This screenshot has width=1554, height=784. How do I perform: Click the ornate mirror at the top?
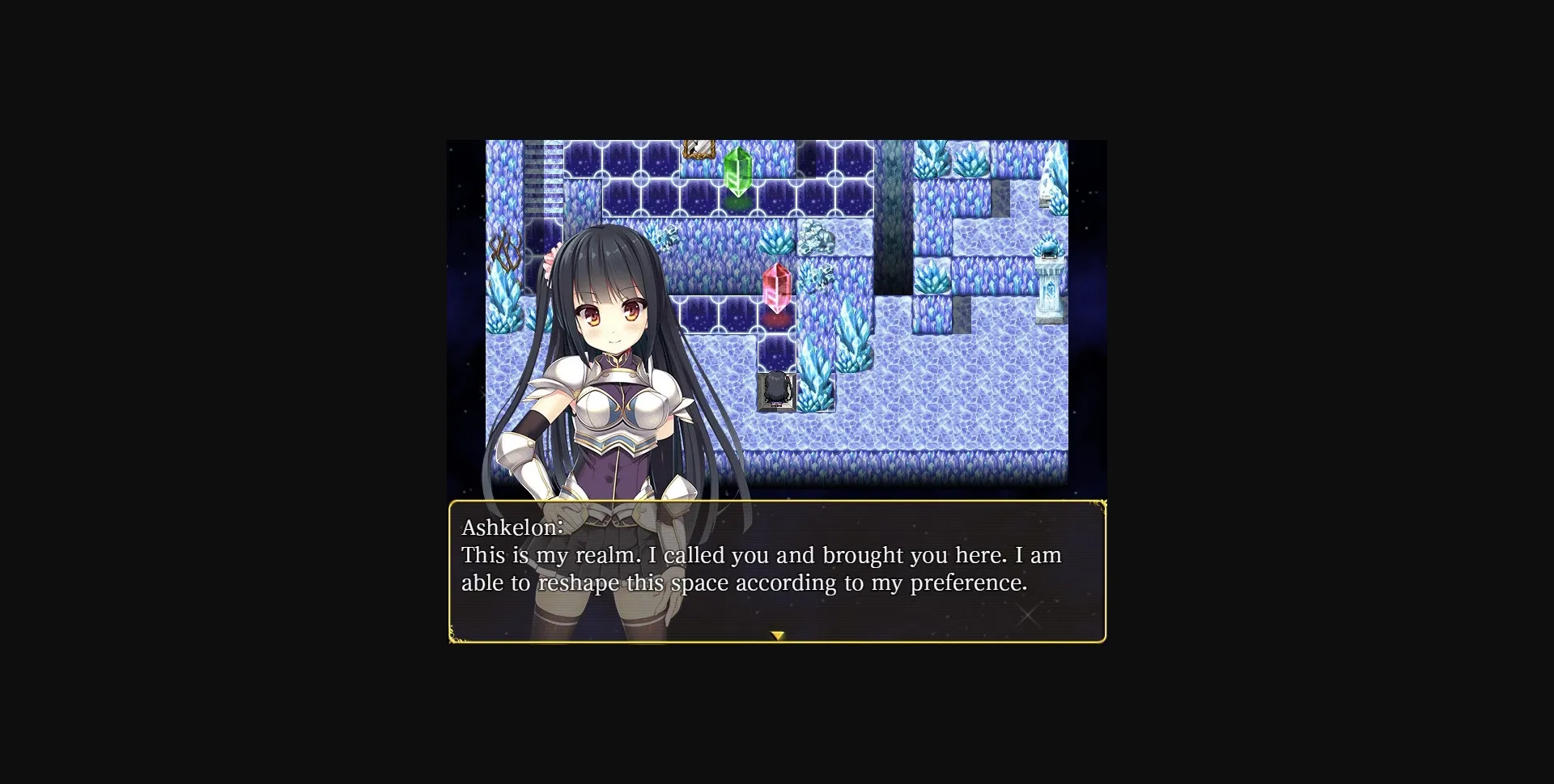(701, 148)
